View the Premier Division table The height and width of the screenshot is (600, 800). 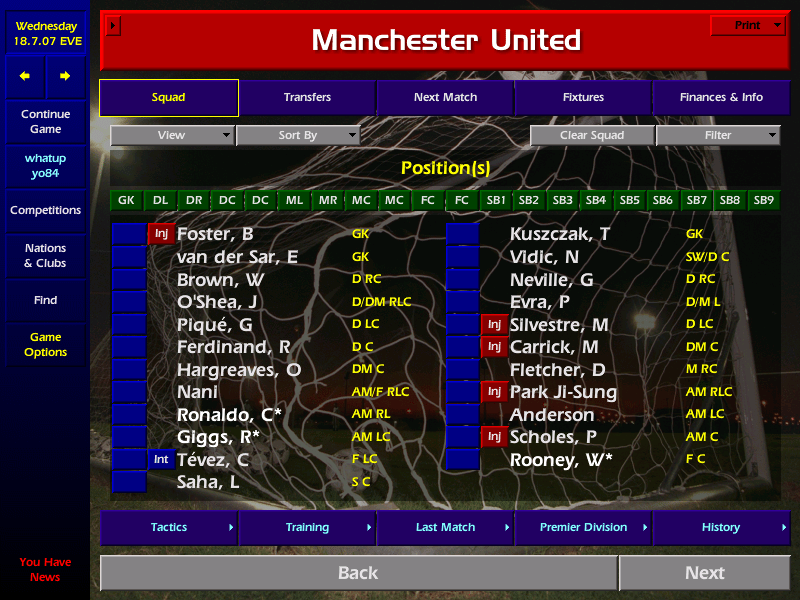click(x=583, y=527)
